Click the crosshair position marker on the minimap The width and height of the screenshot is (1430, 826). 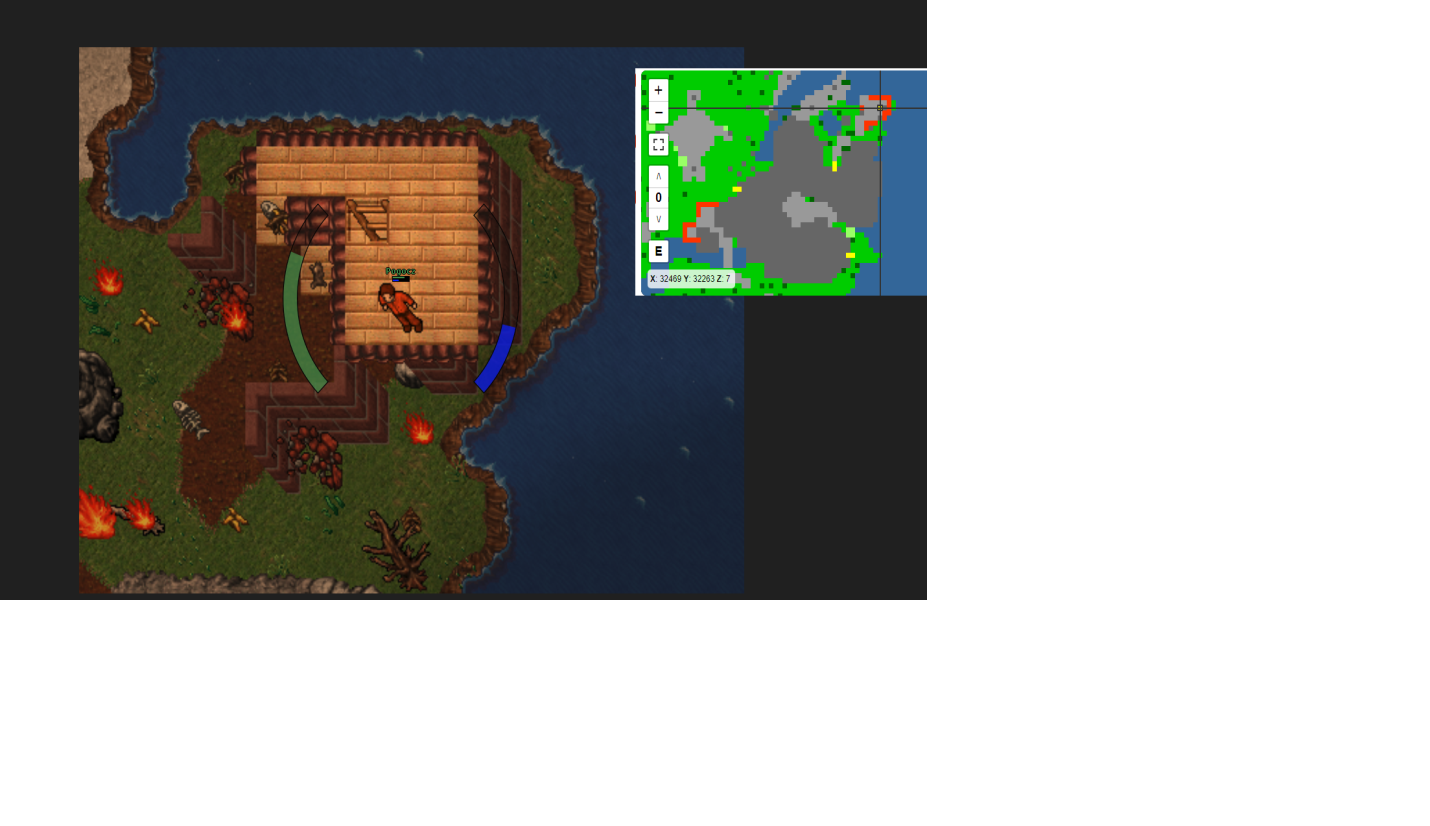(x=879, y=106)
